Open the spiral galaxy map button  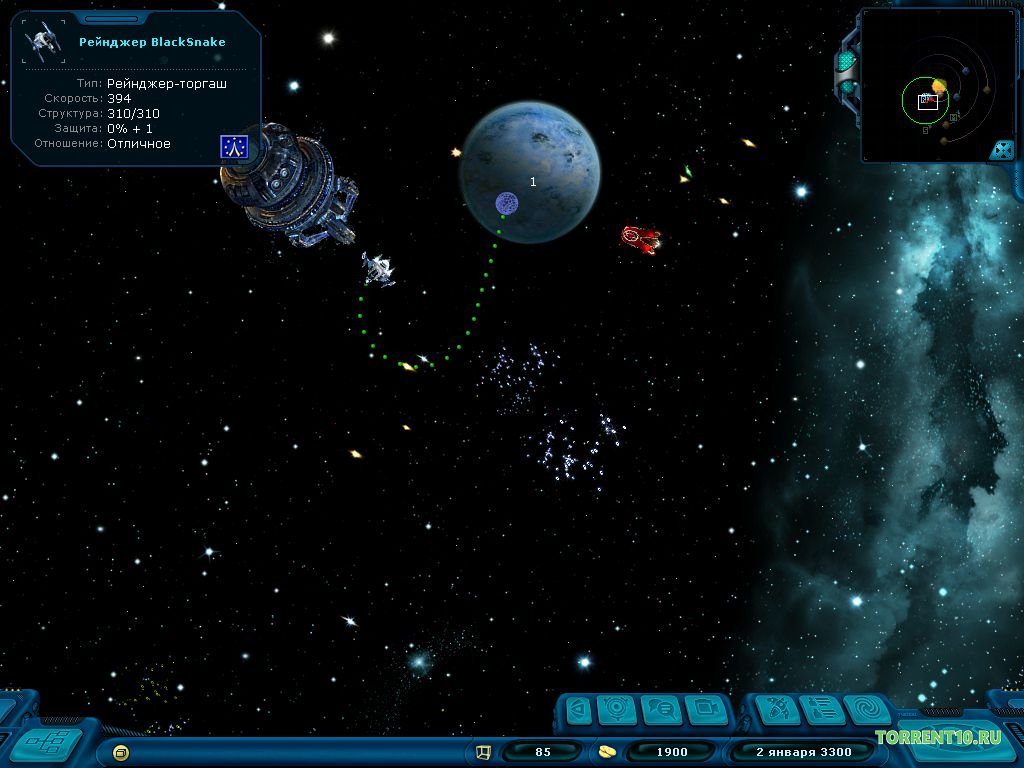click(x=866, y=709)
